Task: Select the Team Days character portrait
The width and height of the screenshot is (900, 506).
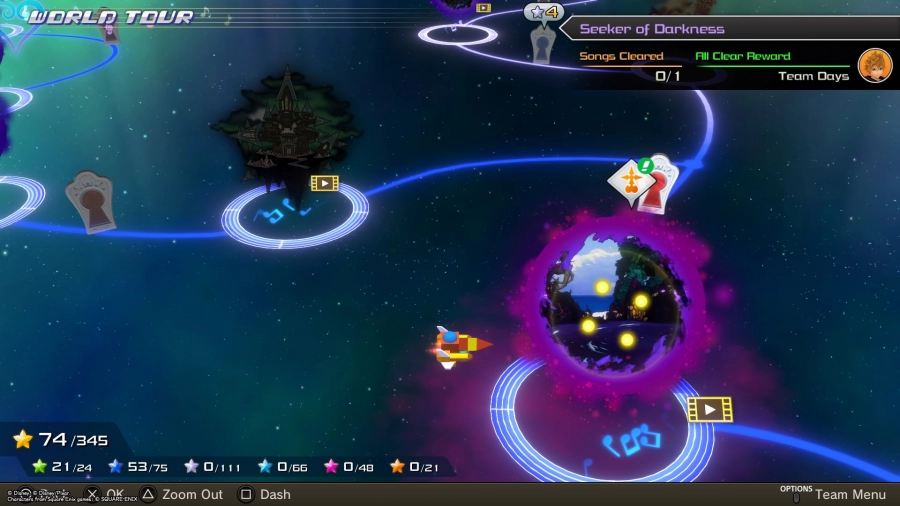Action: (875, 66)
